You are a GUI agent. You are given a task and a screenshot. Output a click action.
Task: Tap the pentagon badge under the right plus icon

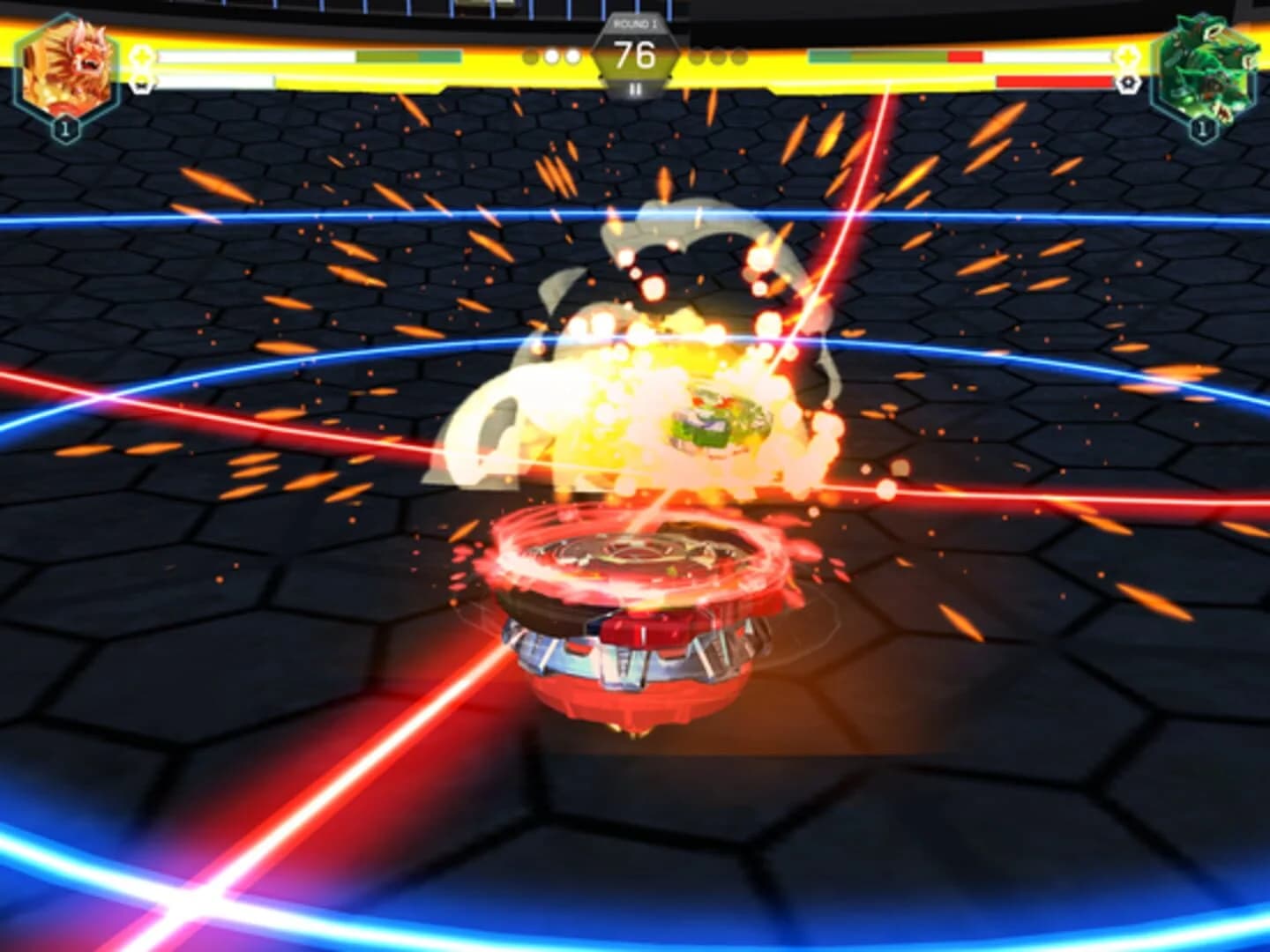[1128, 82]
